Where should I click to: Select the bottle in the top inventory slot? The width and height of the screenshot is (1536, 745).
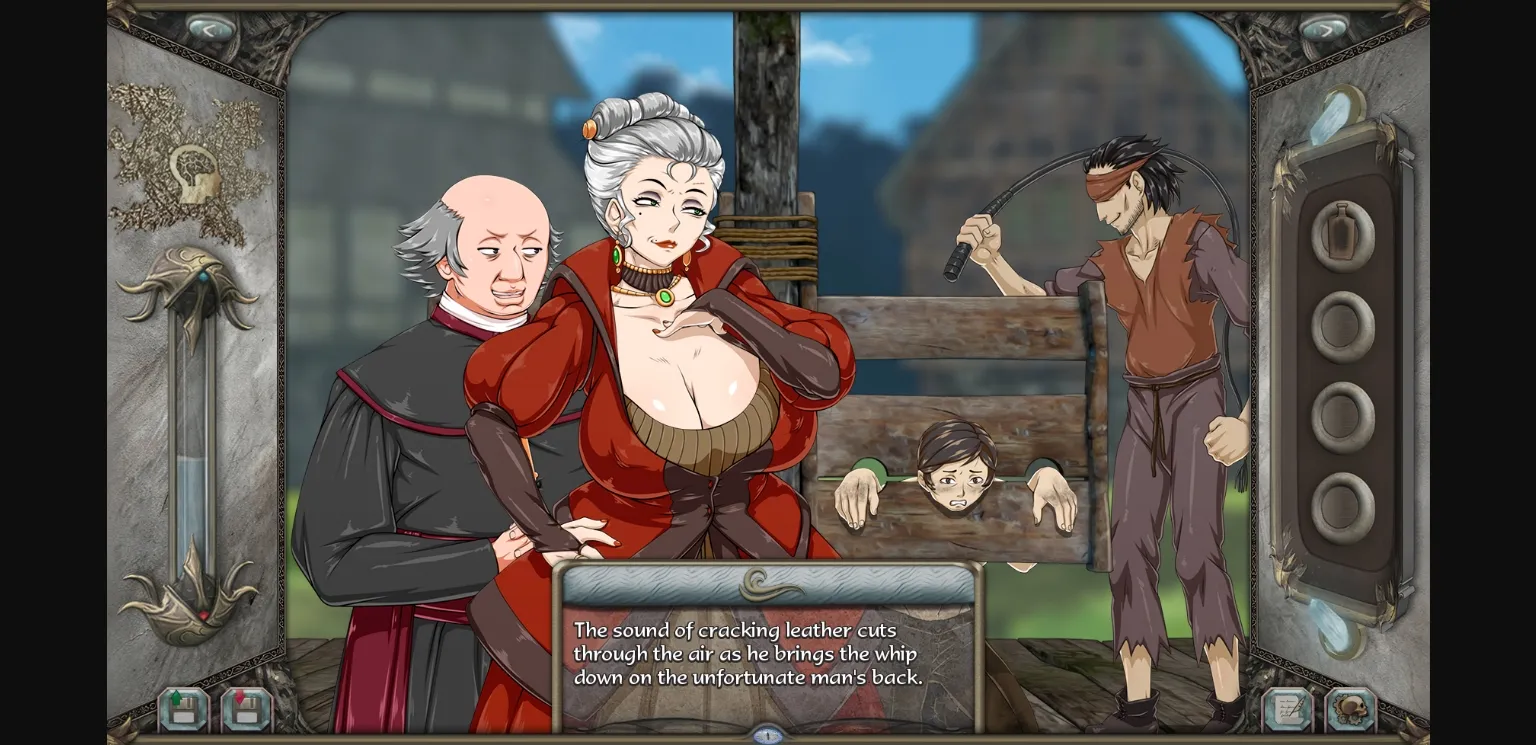pos(1340,233)
